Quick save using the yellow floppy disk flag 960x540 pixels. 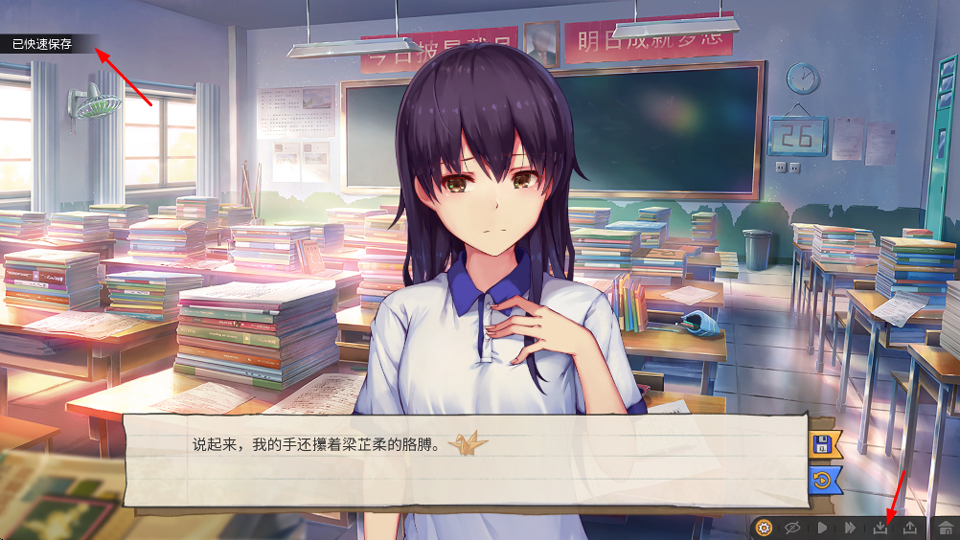pos(823,444)
